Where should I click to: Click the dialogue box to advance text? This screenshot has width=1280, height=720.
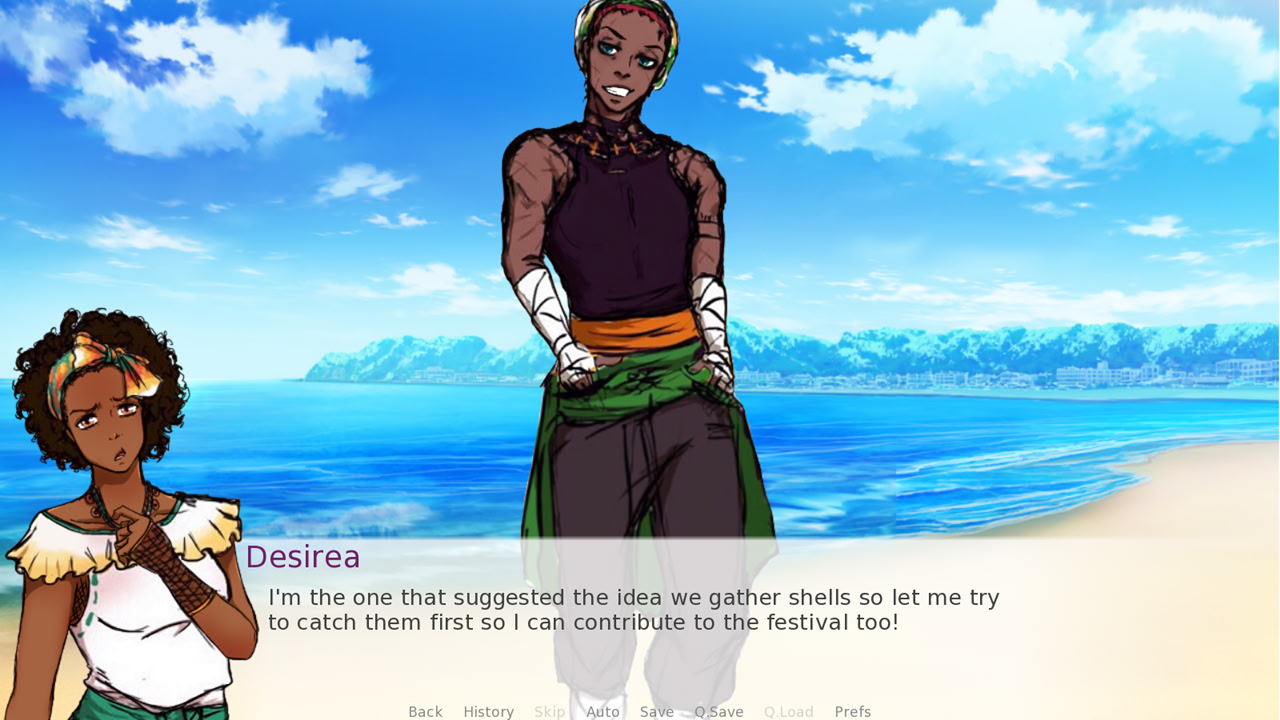pyautogui.click(x=640, y=610)
